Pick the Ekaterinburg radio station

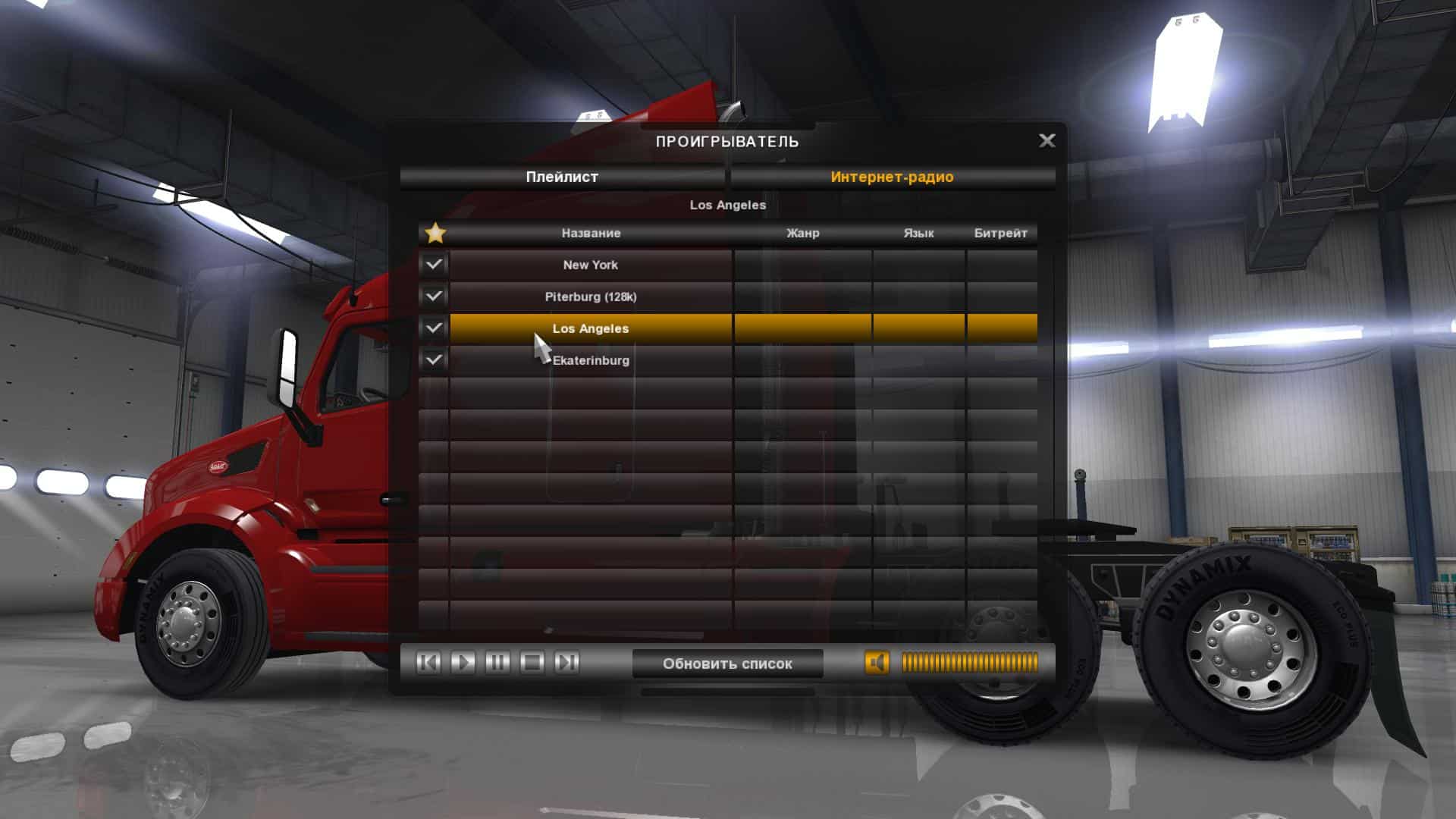591,360
